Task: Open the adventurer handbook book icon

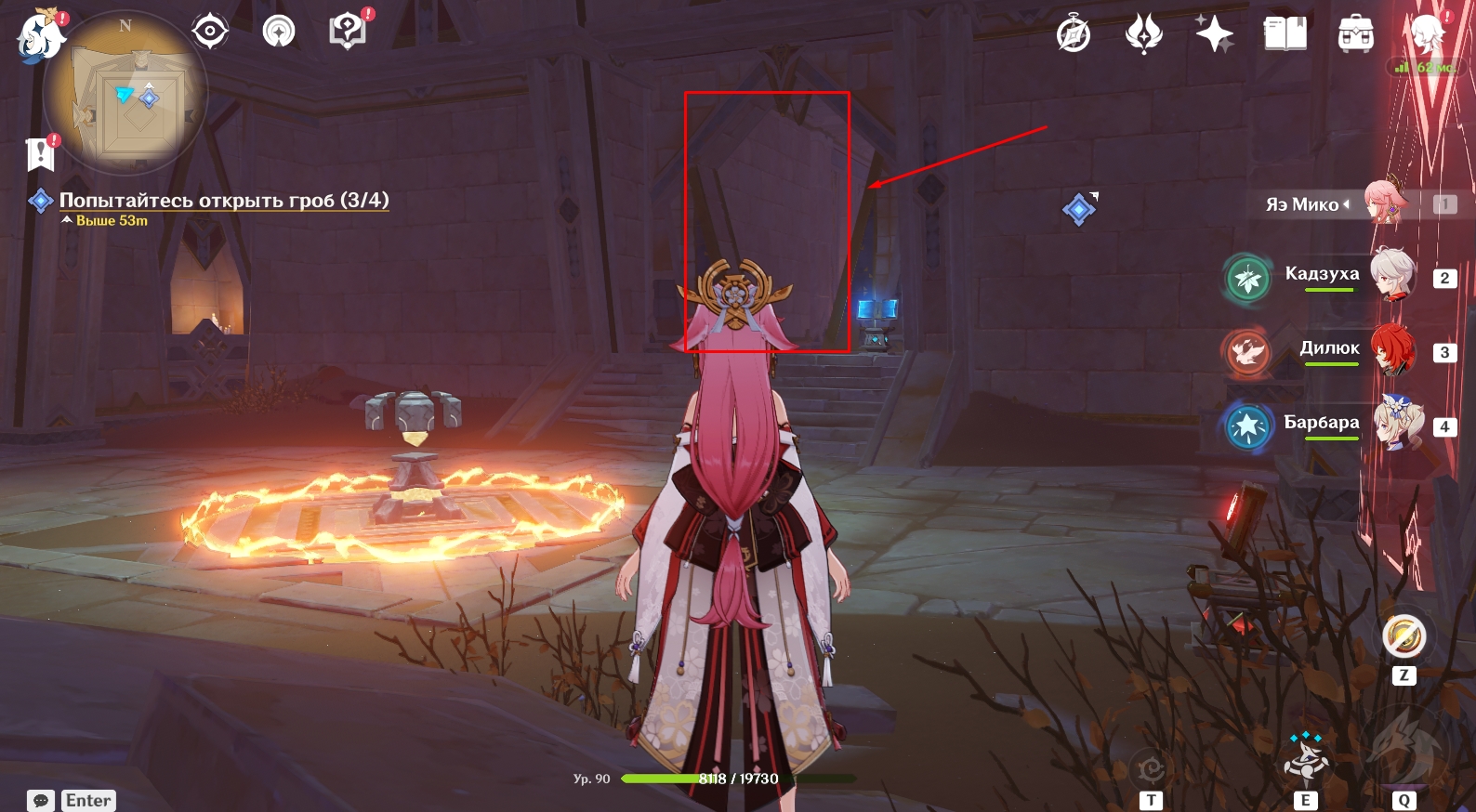Action: pos(1285,34)
